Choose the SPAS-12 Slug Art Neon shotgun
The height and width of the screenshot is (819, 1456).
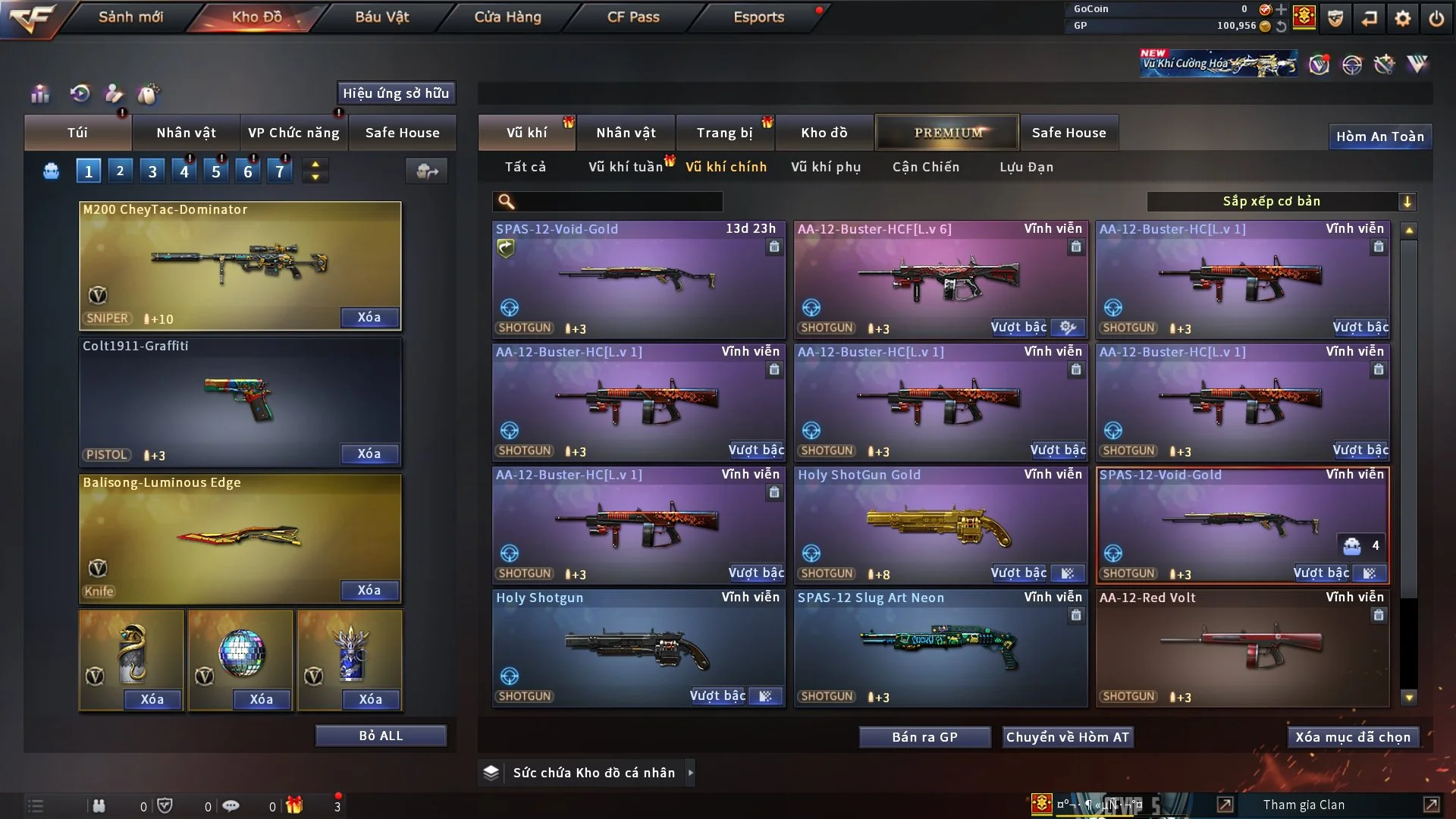click(940, 648)
